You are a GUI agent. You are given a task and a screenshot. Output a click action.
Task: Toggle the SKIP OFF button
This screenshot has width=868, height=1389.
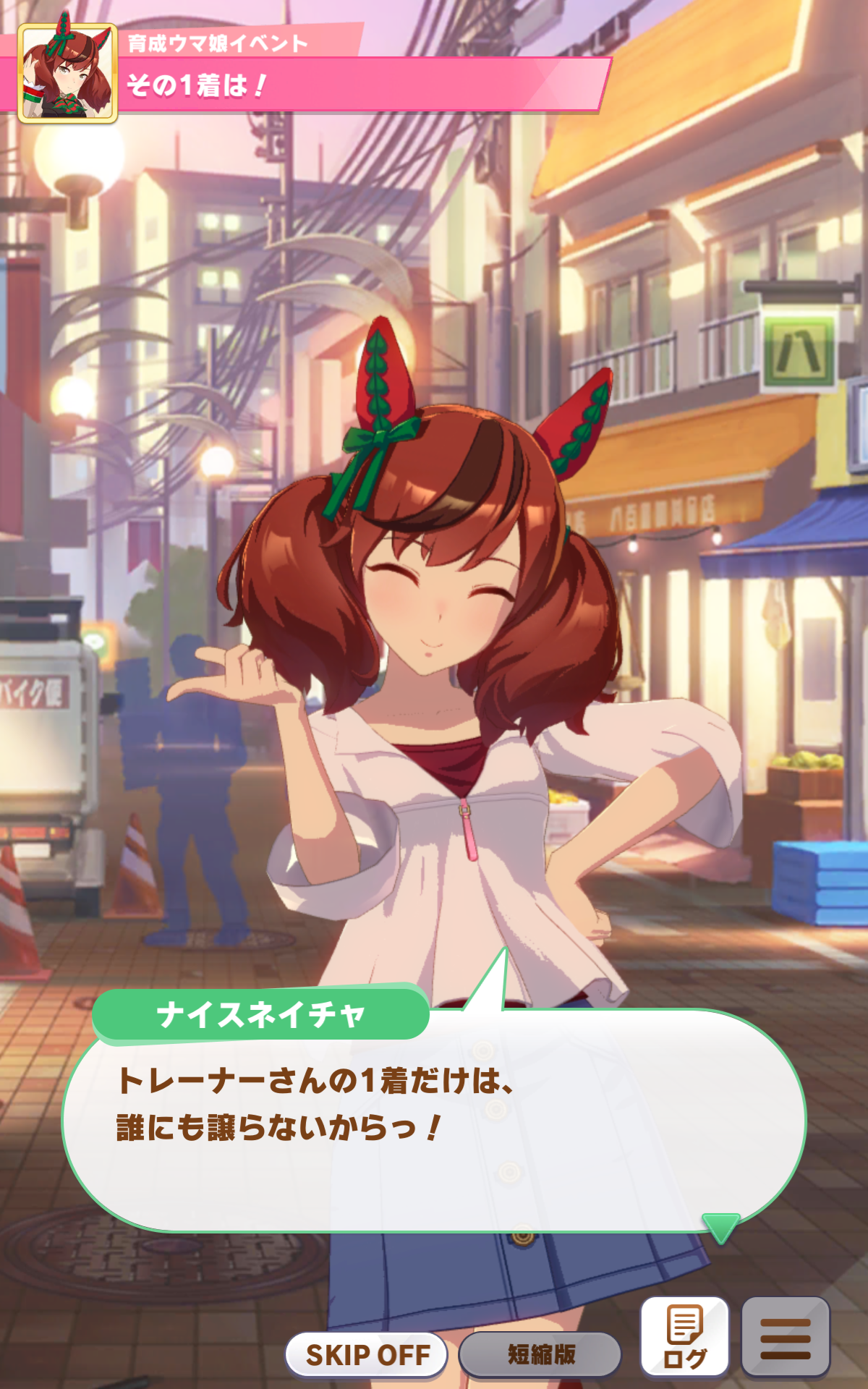(367, 1354)
